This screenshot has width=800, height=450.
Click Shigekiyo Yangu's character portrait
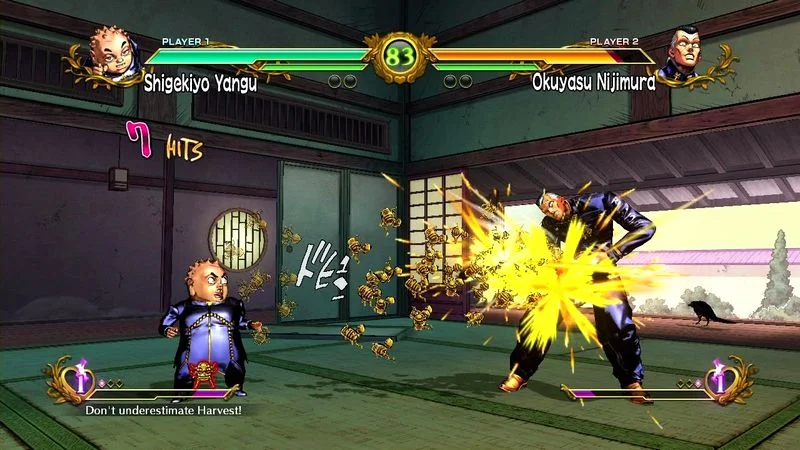[110, 53]
